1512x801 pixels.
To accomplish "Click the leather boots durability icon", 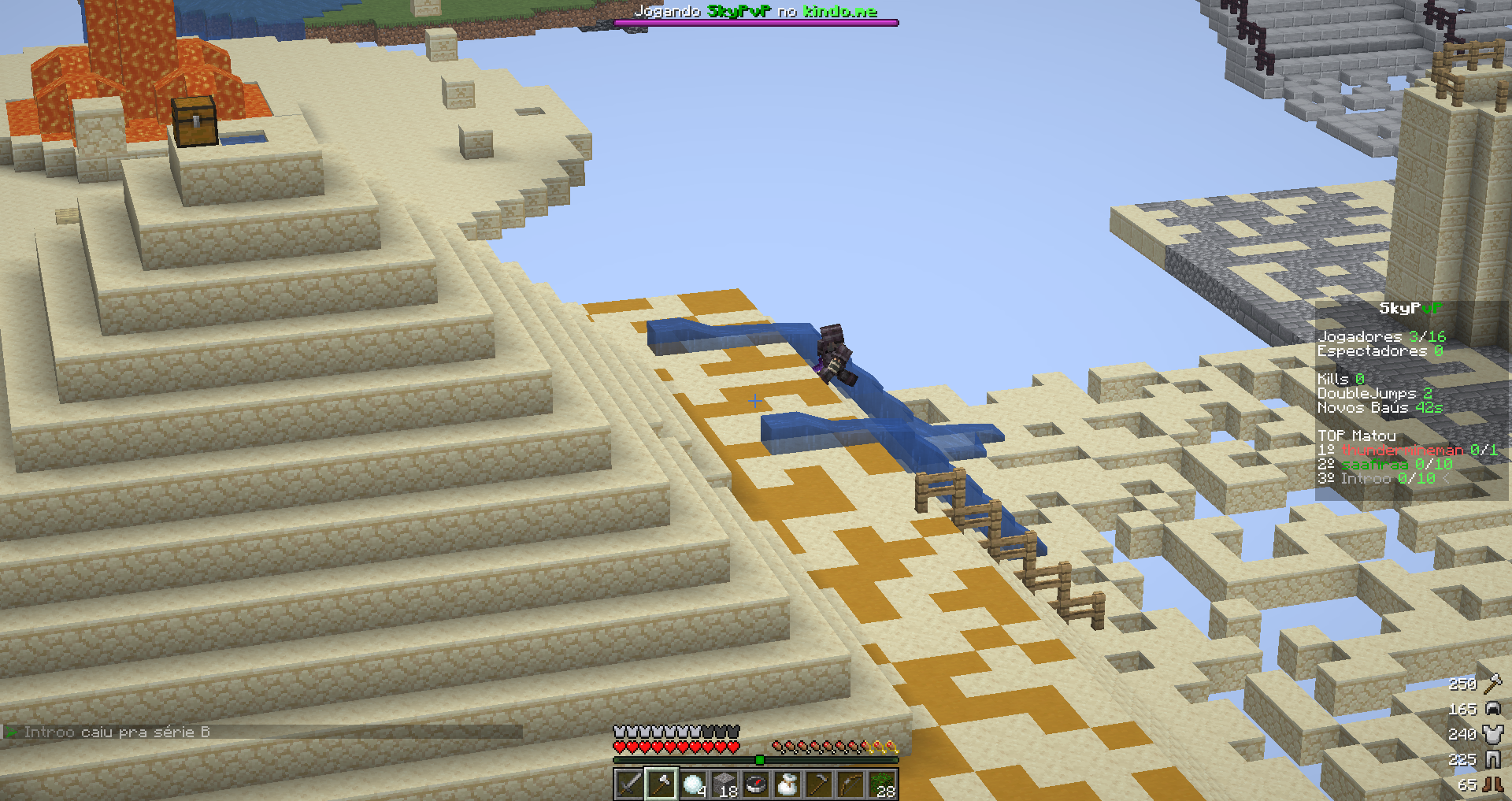I will click(x=1492, y=784).
